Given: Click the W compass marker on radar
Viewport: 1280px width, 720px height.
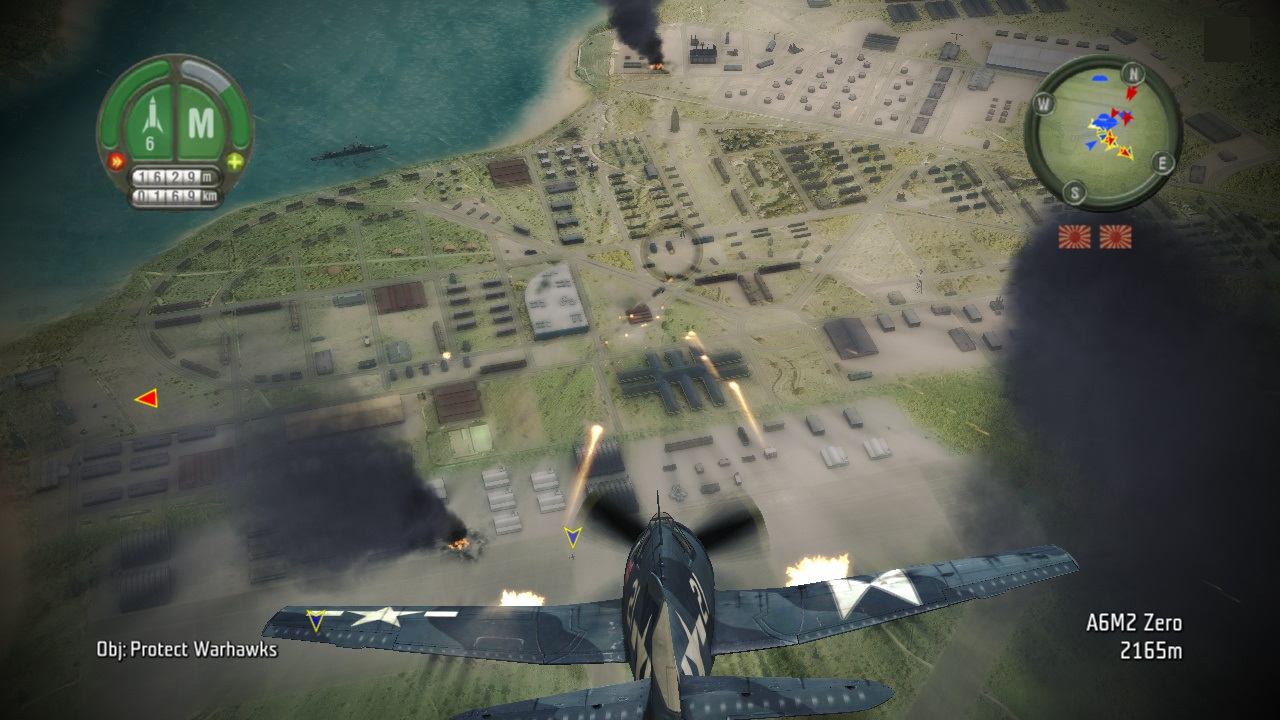Looking at the screenshot, I should (x=1044, y=102).
